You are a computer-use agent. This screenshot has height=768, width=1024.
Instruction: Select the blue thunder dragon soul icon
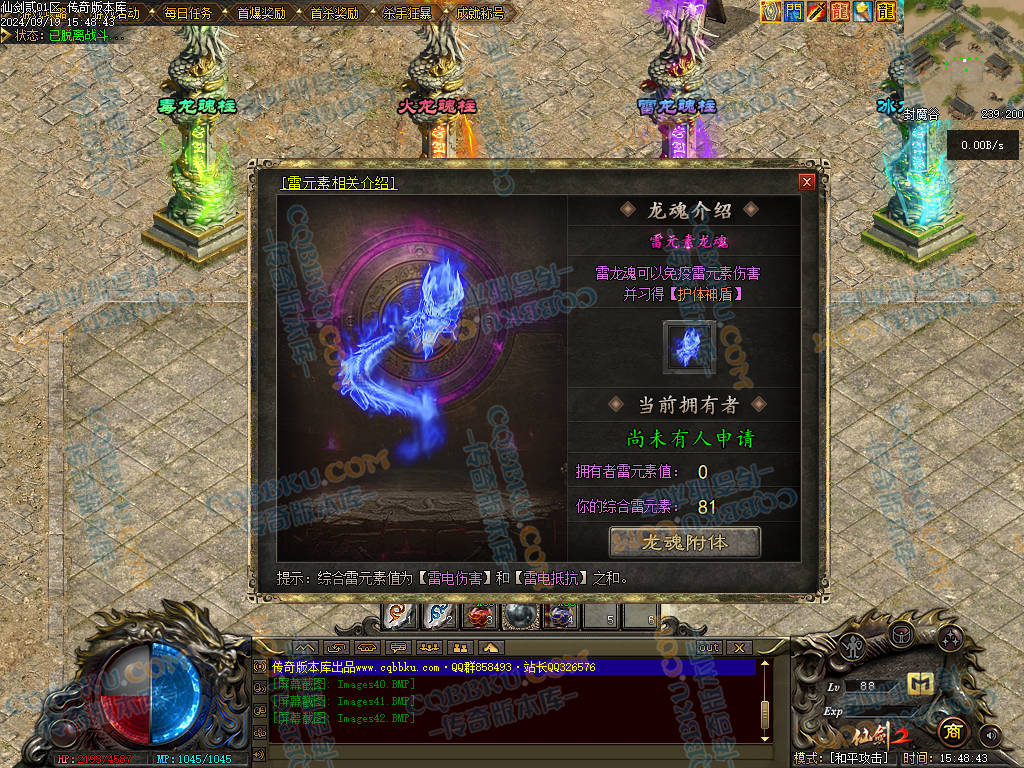689,346
